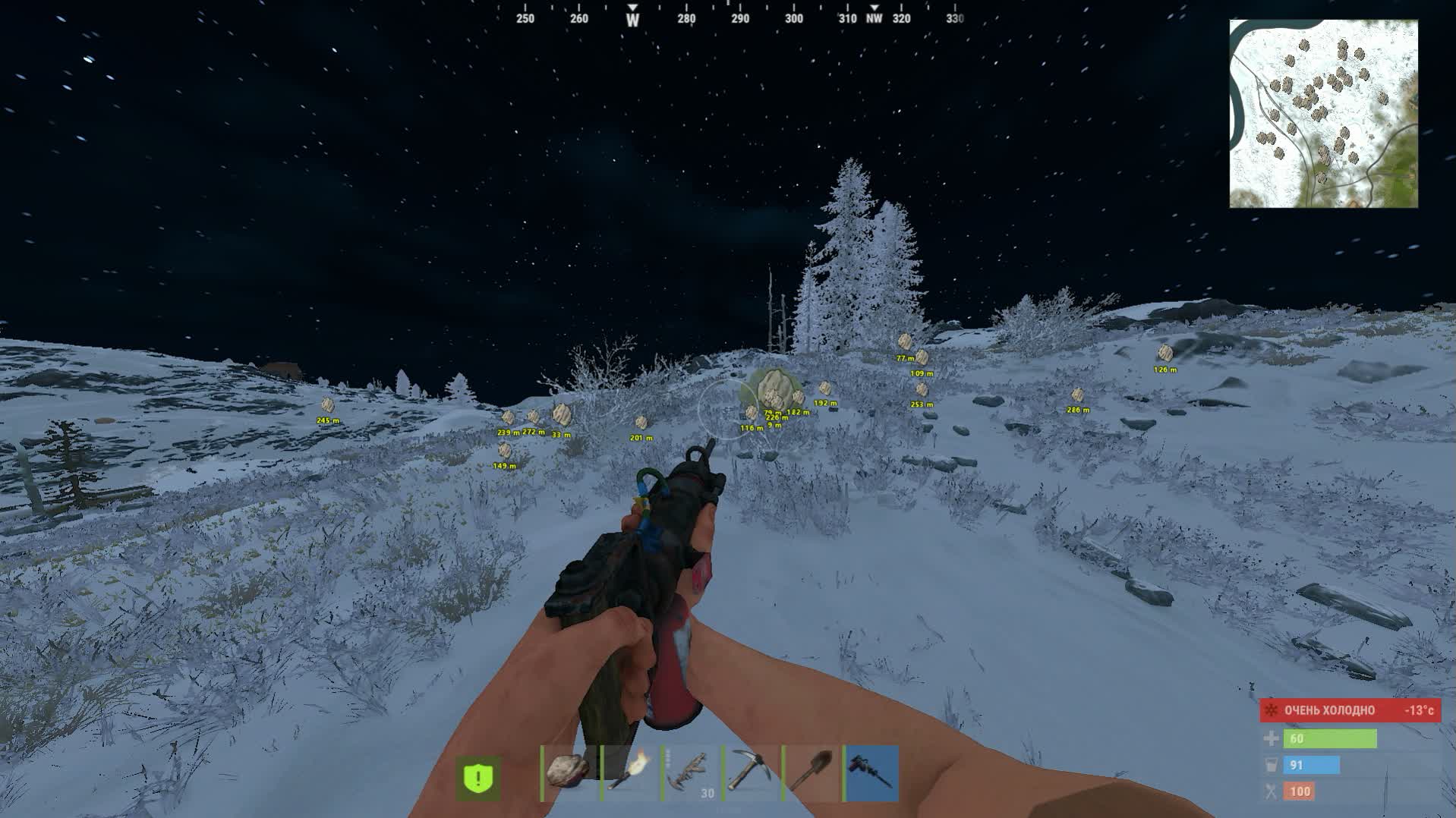
Task: Open the minimap
Action: 1323,114
